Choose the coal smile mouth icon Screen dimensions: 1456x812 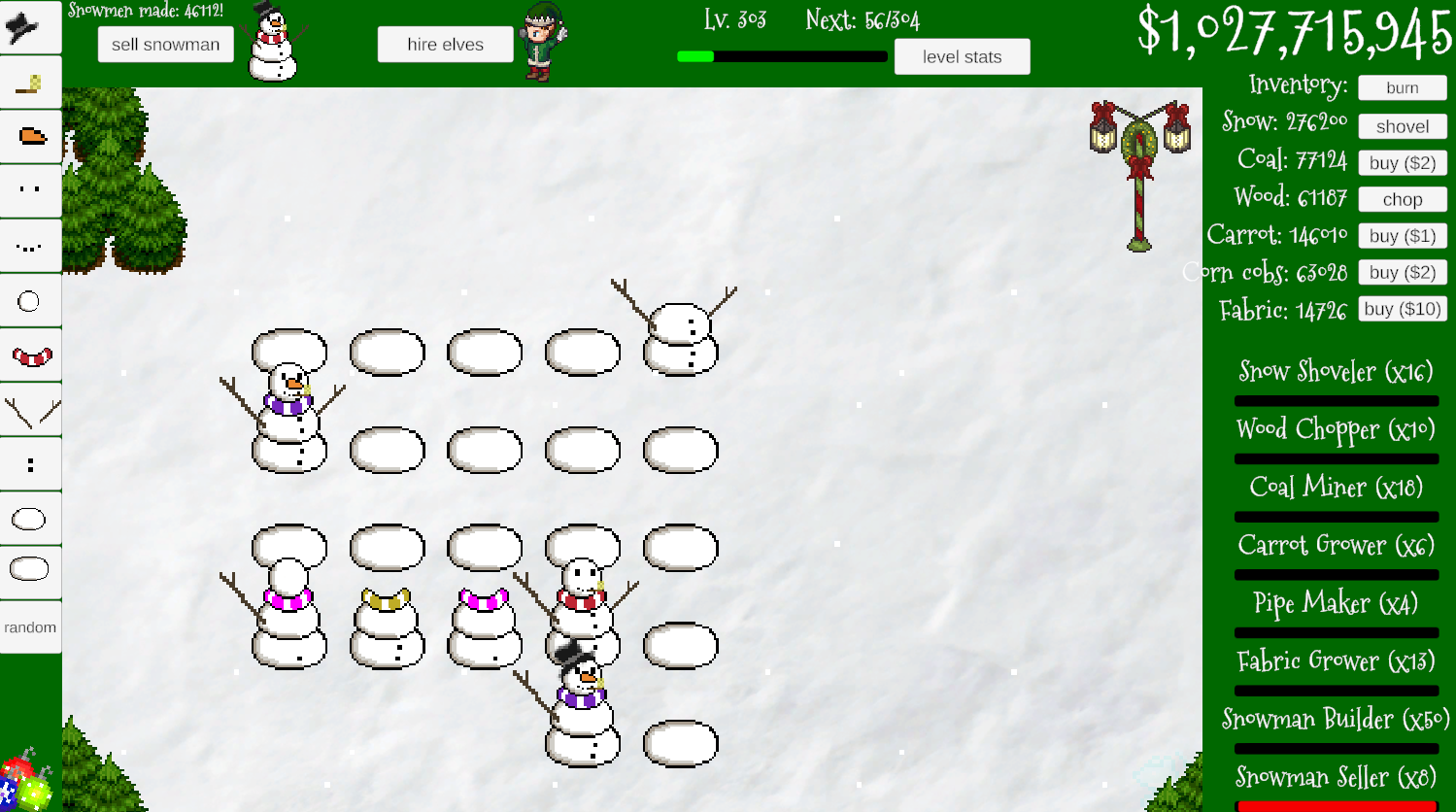pos(29,246)
